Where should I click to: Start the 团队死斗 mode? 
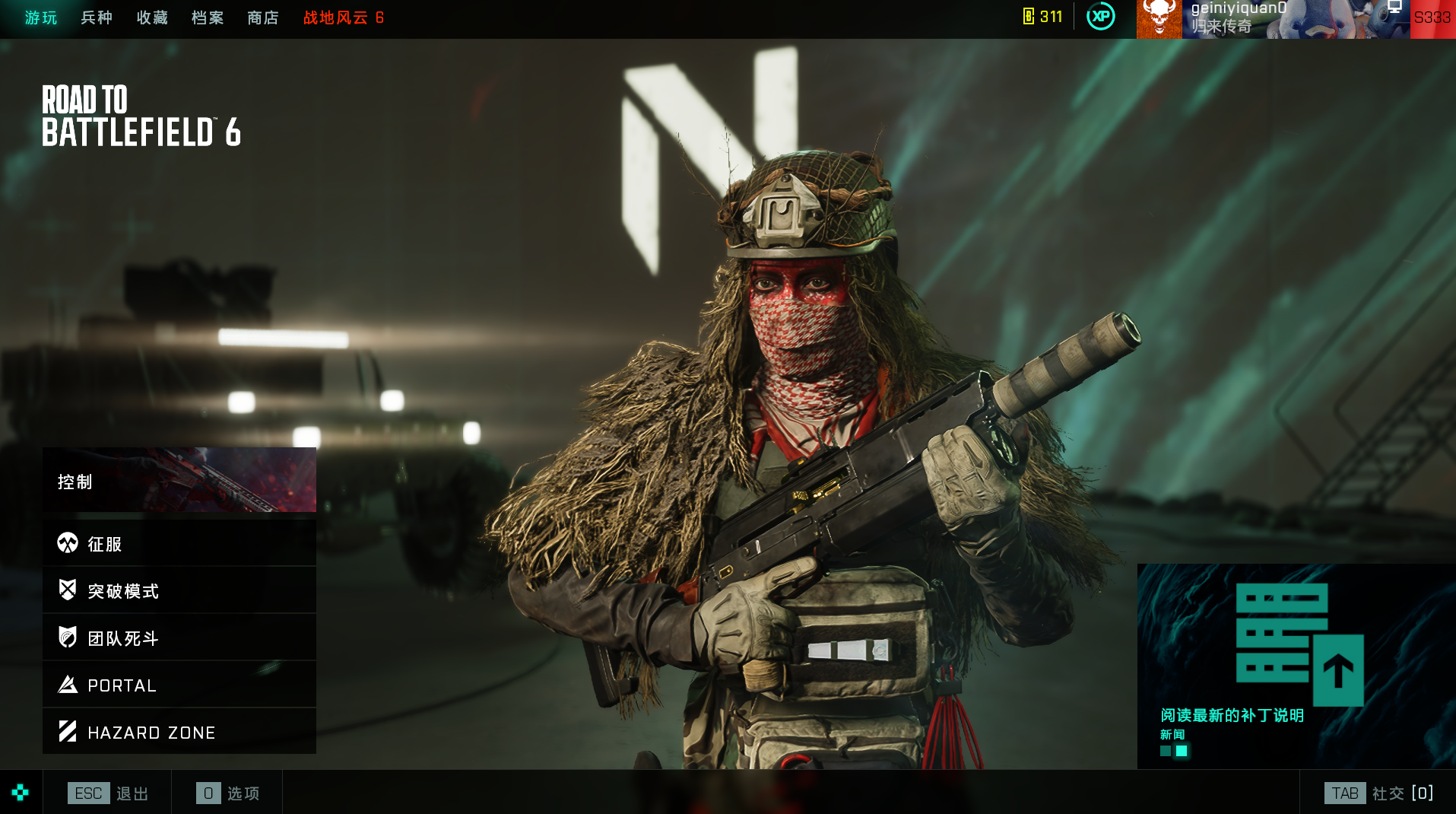(x=179, y=638)
